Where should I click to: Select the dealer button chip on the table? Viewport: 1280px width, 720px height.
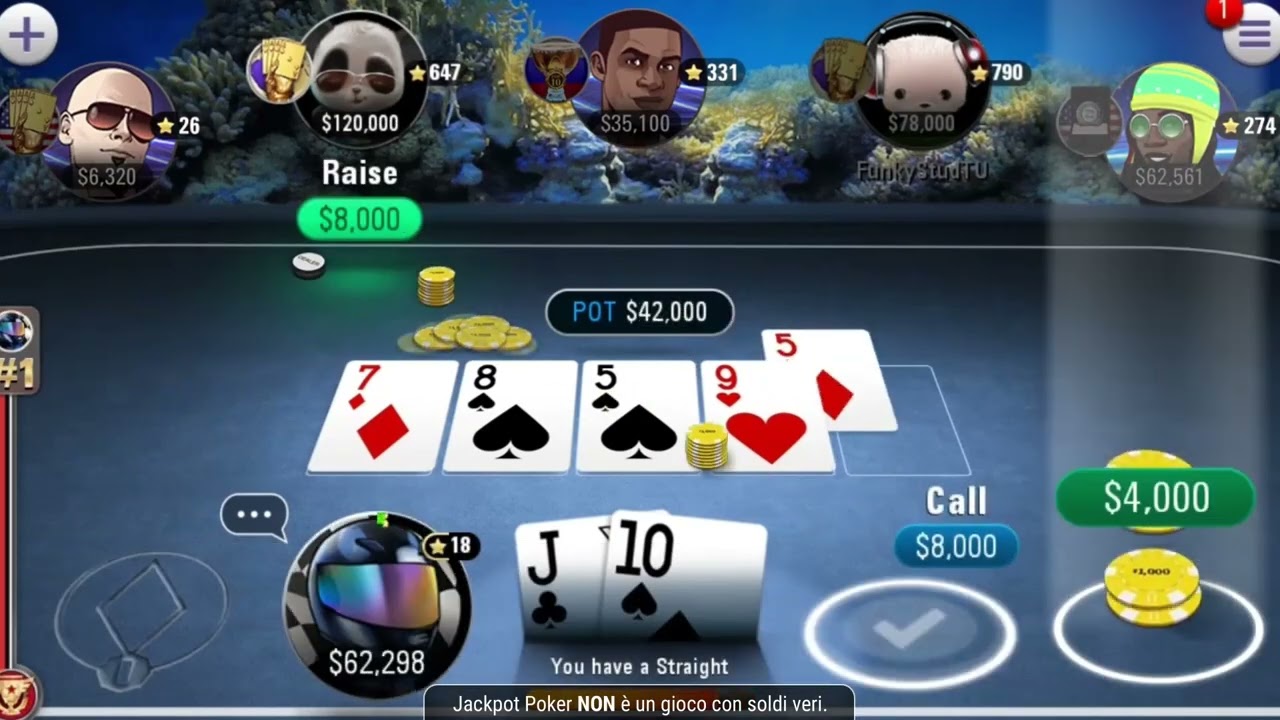click(308, 262)
